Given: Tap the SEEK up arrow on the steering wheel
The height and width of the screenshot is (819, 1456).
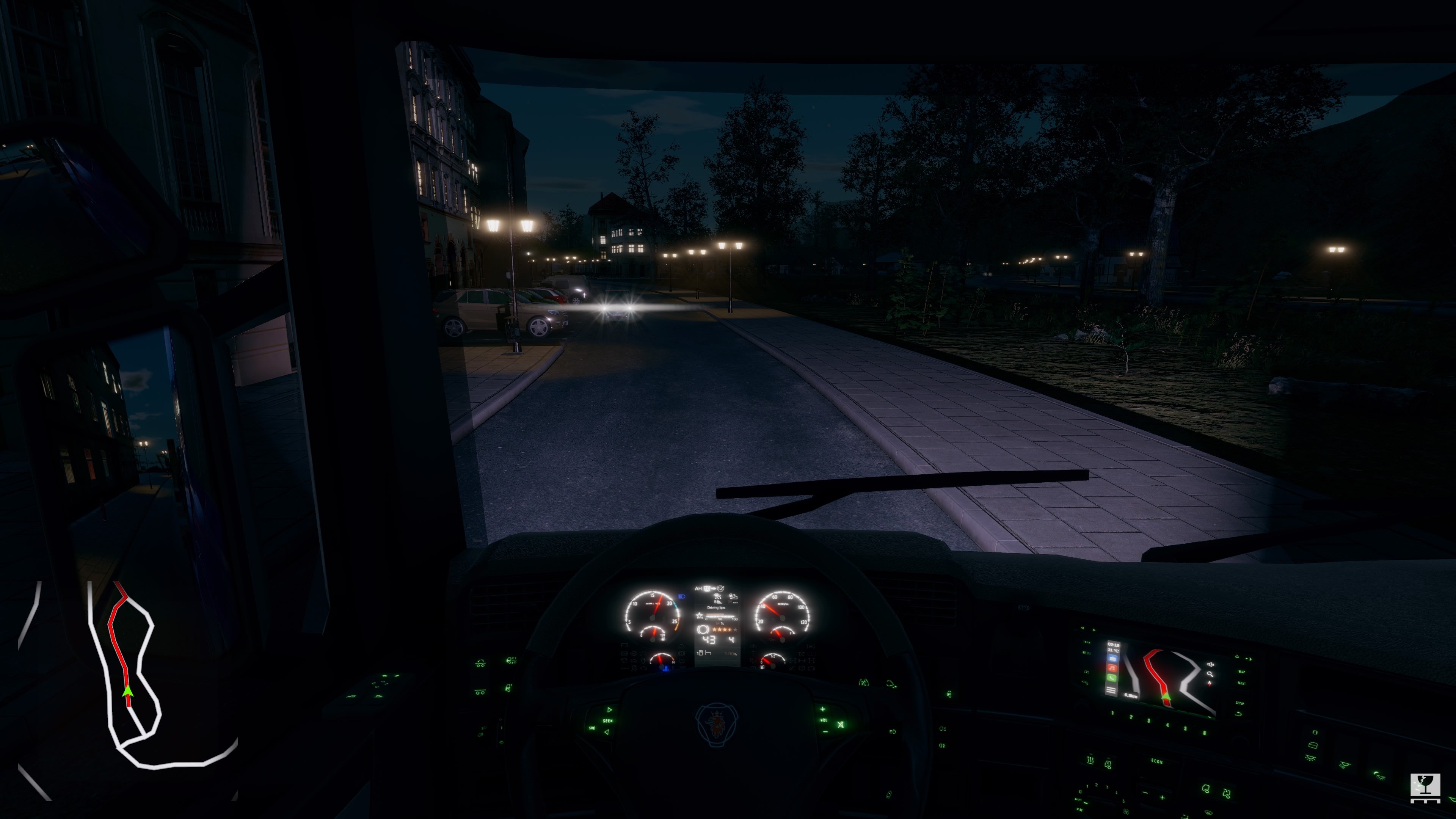Looking at the screenshot, I should [610, 710].
